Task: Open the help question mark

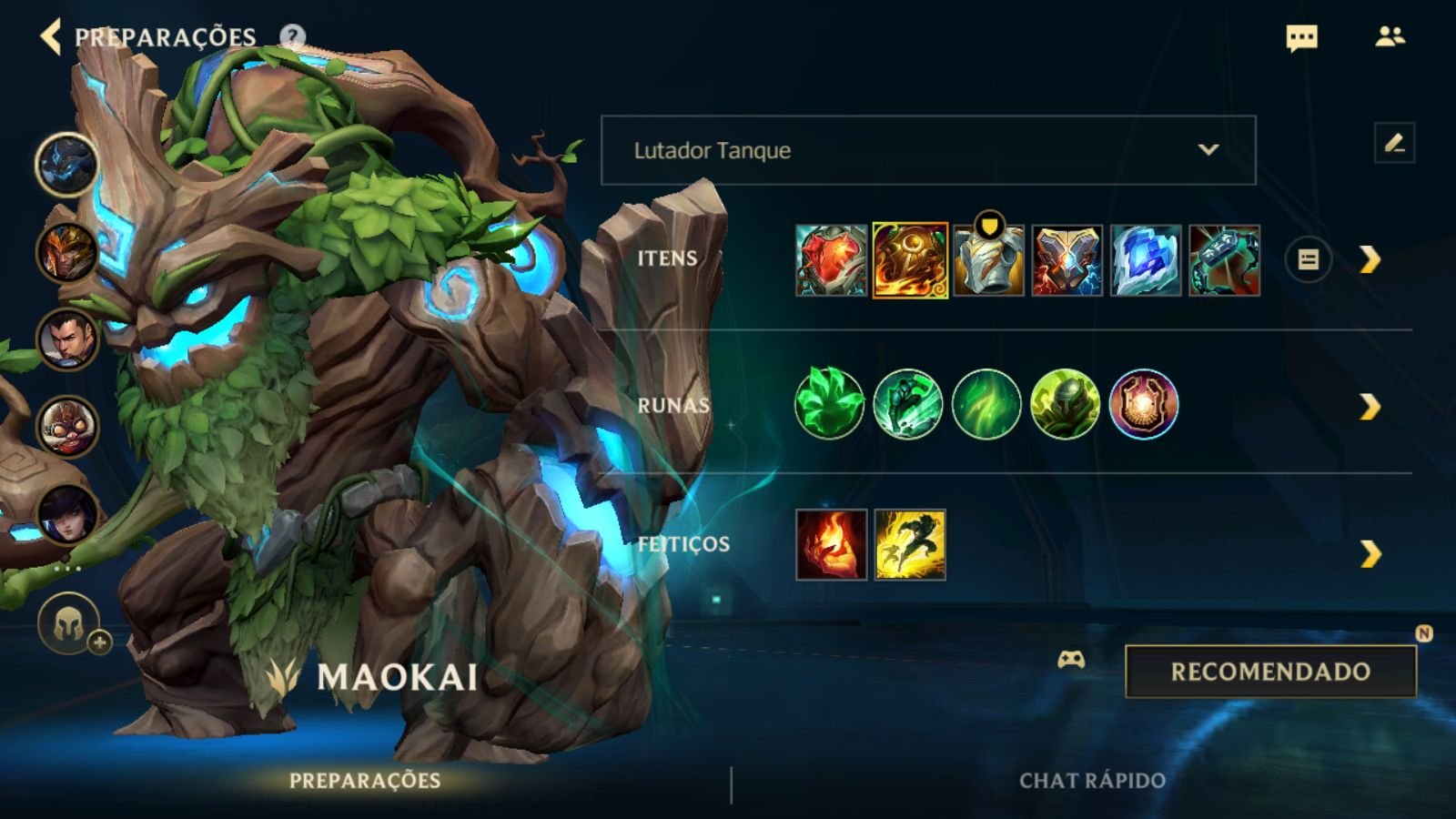Action: click(x=292, y=37)
